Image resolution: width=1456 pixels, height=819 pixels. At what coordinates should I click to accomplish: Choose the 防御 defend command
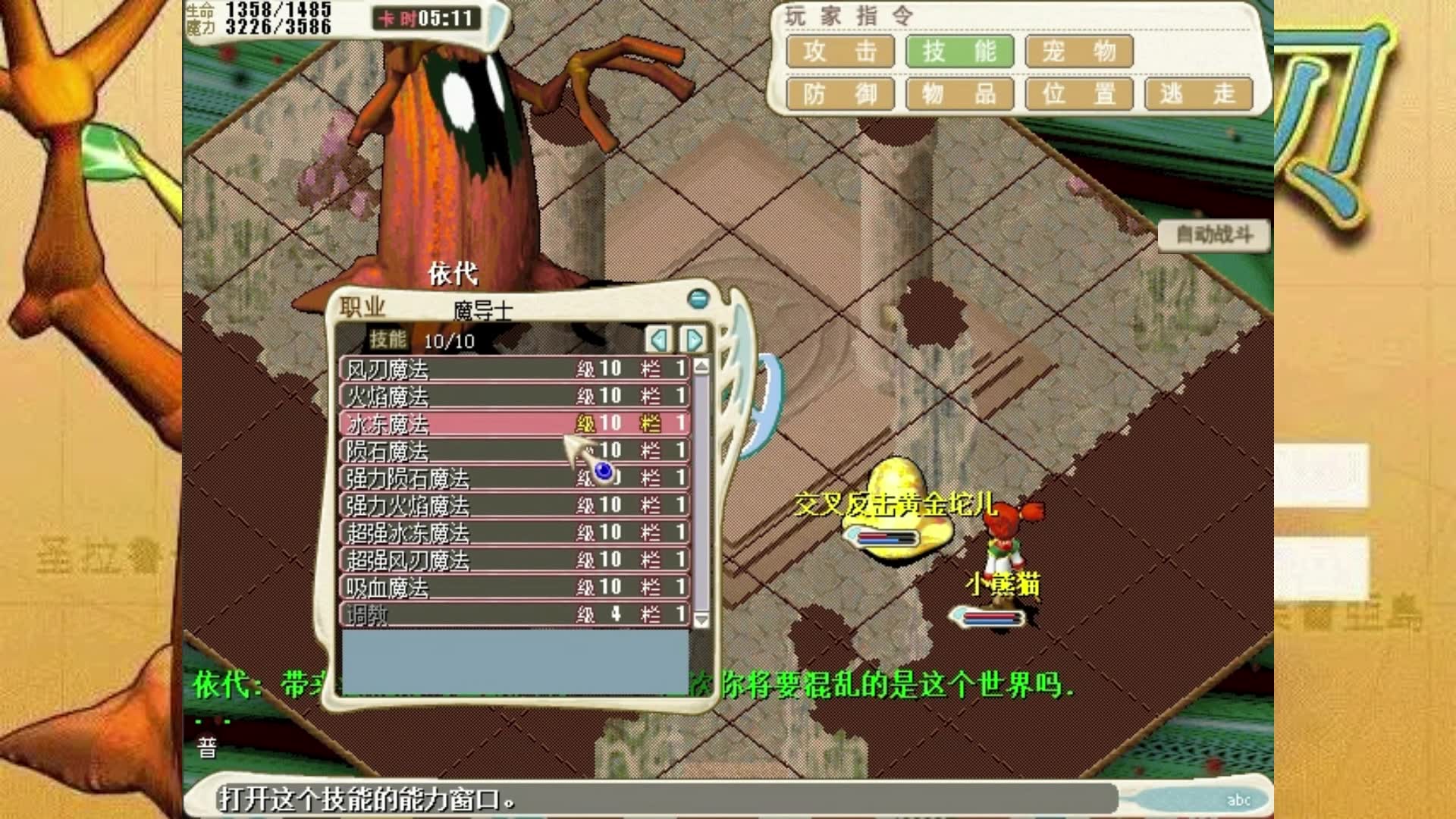pyautogui.click(x=840, y=95)
